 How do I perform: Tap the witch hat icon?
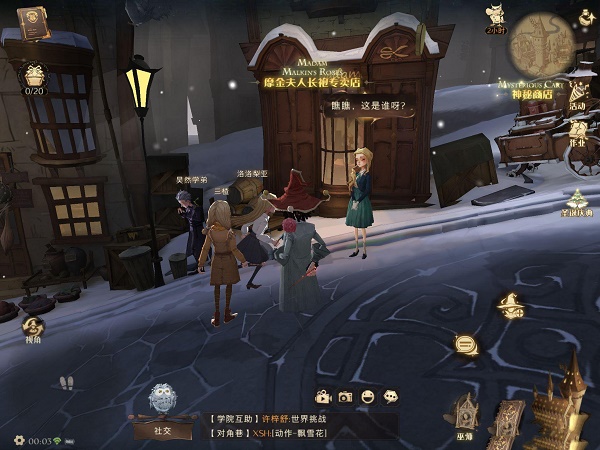(x=510, y=307)
